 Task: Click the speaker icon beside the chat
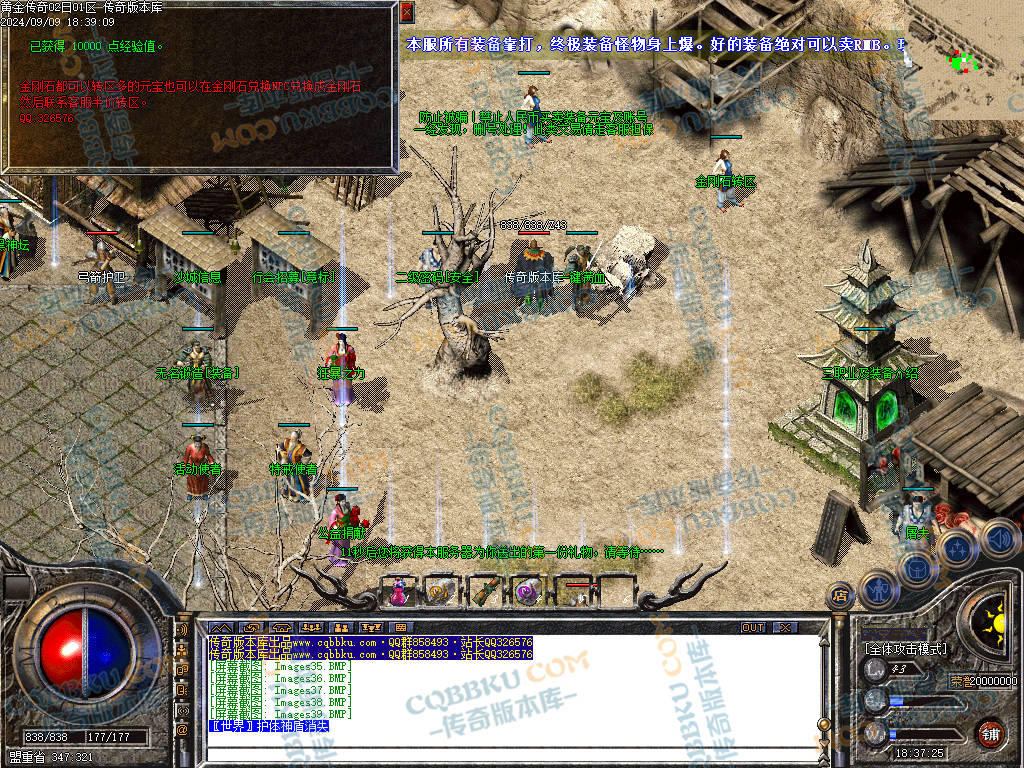[x=182, y=632]
